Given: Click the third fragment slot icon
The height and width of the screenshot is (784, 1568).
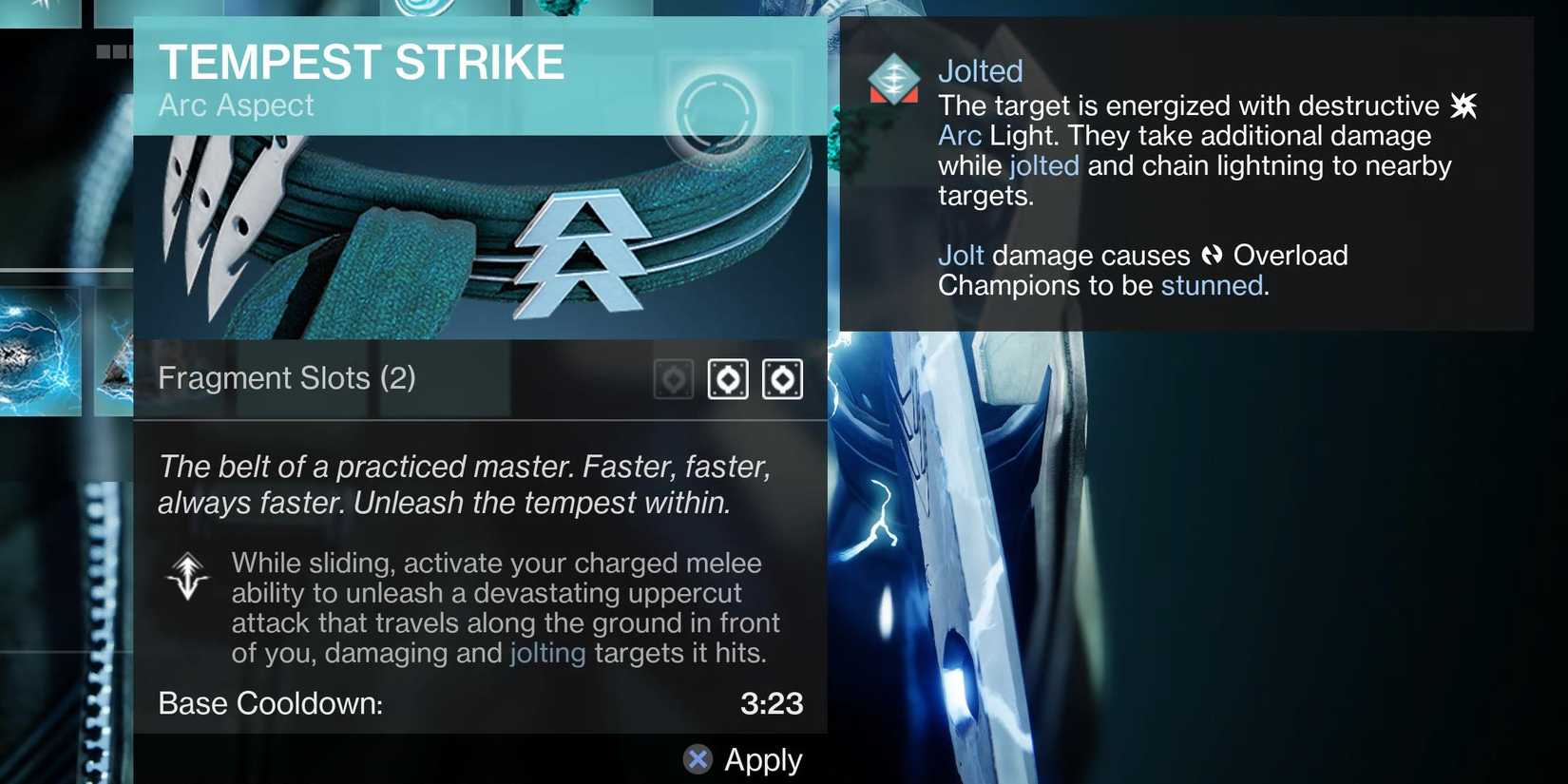Looking at the screenshot, I should pos(783,378).
